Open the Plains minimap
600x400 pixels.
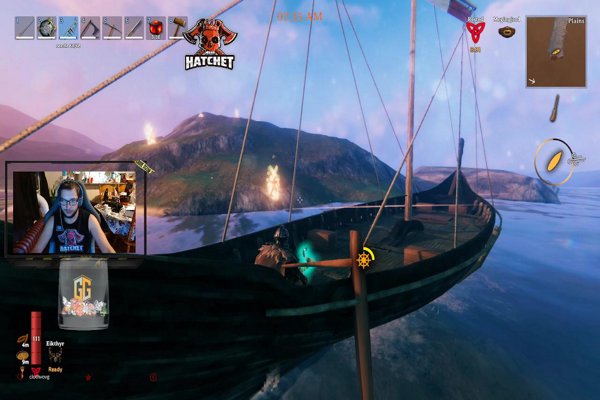tap(556, 51)
